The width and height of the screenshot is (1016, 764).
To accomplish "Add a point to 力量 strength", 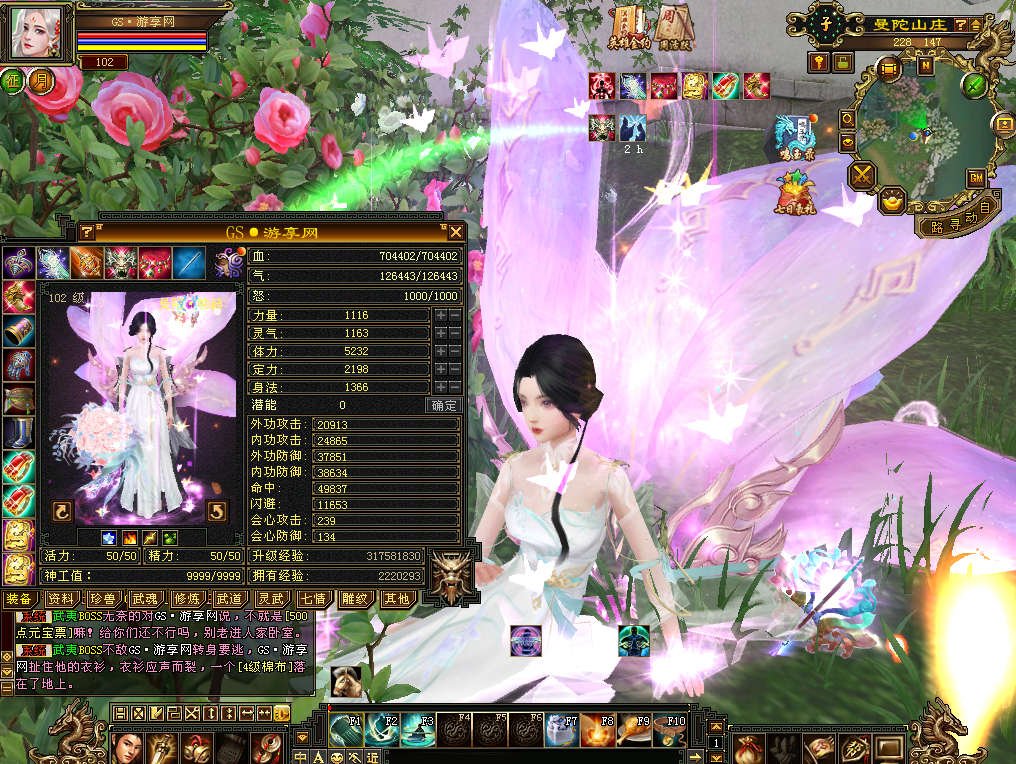I will [440, 315].
